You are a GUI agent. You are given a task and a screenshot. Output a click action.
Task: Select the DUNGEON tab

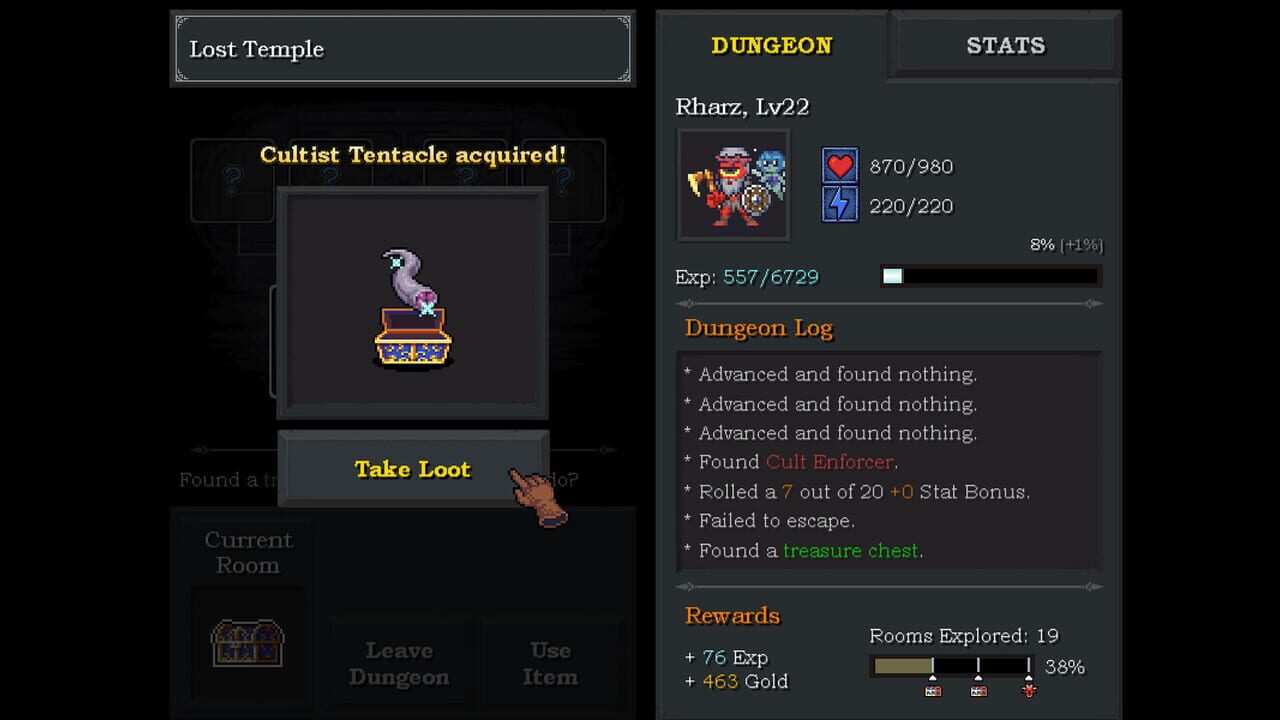772,45
